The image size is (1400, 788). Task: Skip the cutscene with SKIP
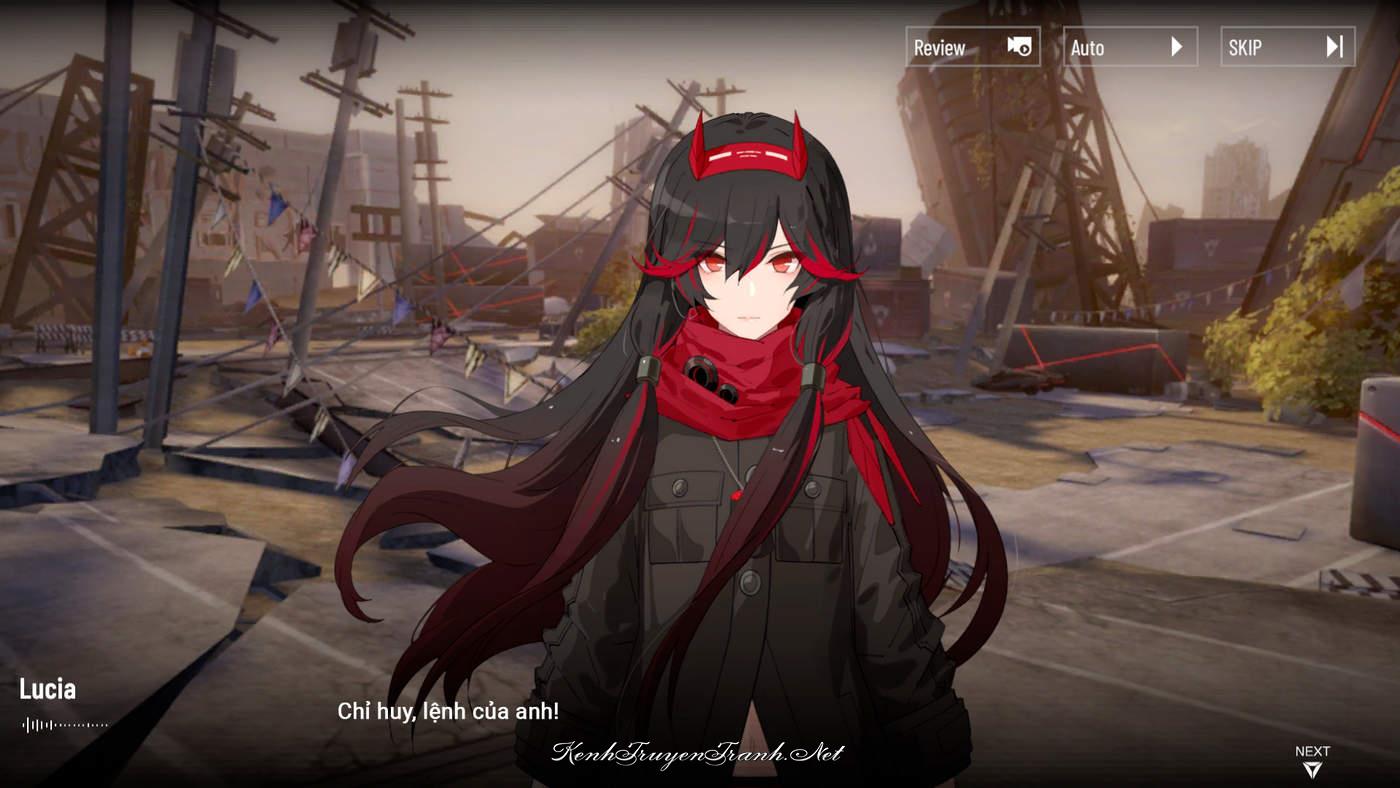[x=1287, y=47]
